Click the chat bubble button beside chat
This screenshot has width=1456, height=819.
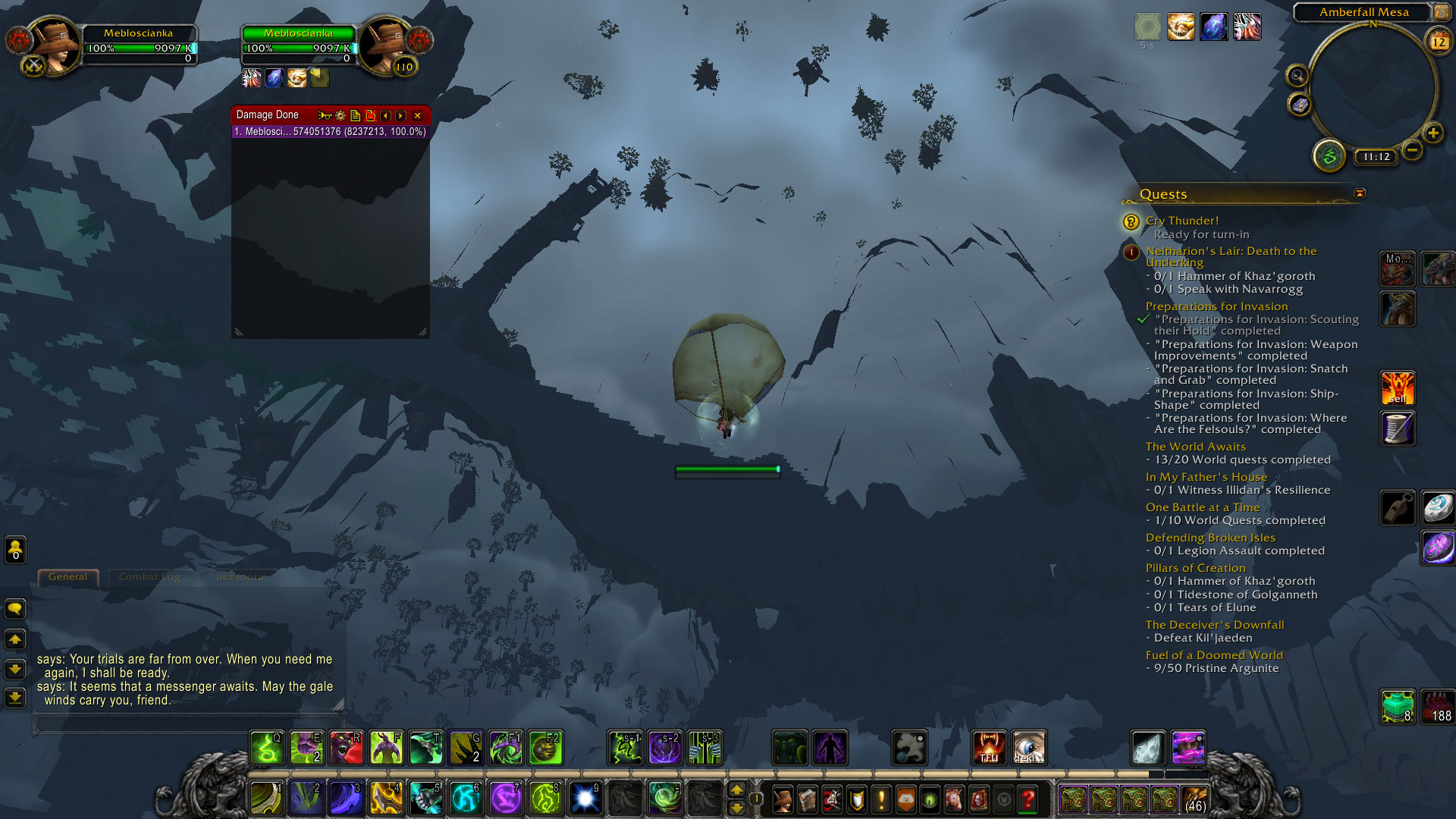click(15, 609)
